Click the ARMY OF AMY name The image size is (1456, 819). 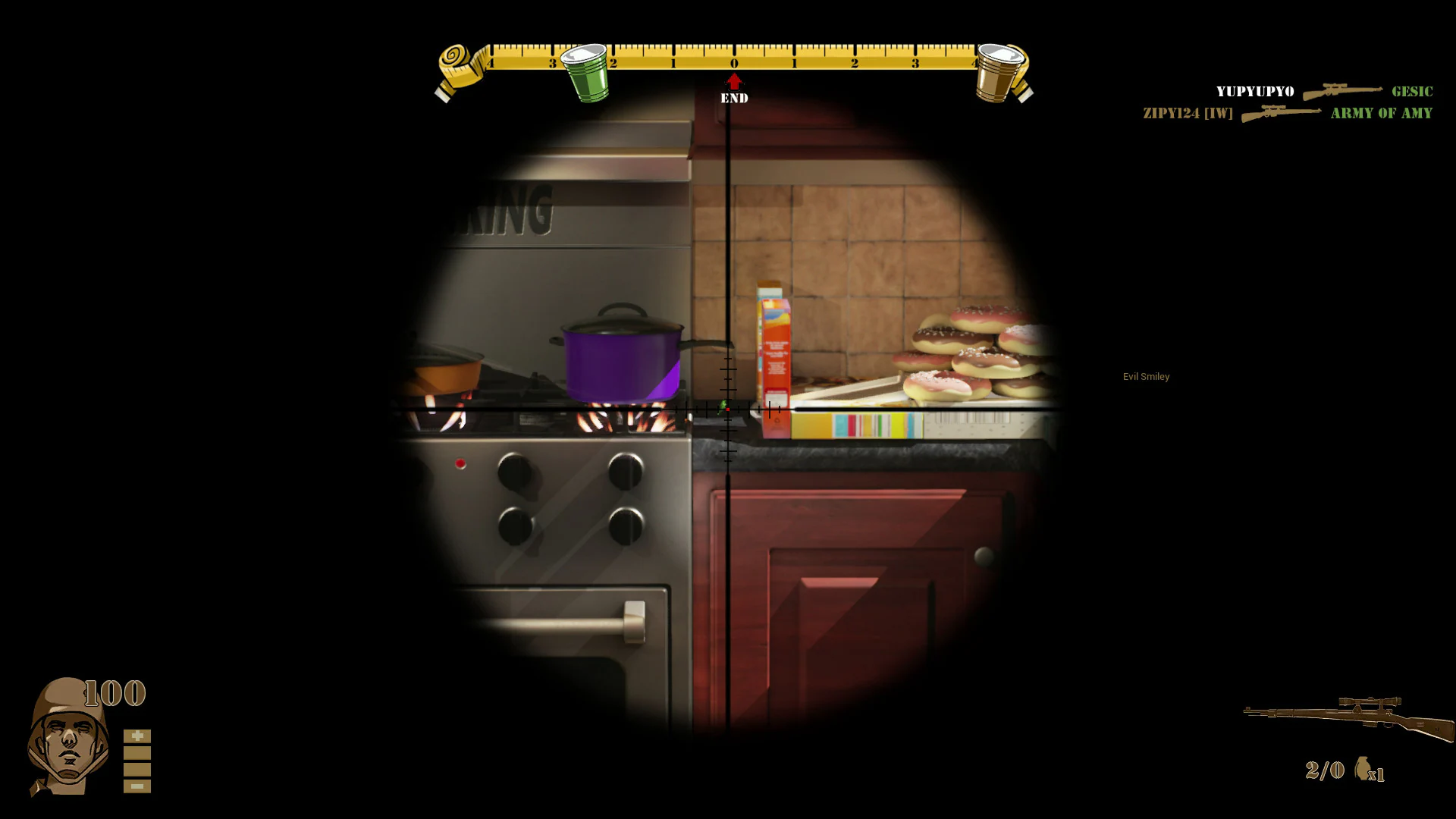(1380, 113)
